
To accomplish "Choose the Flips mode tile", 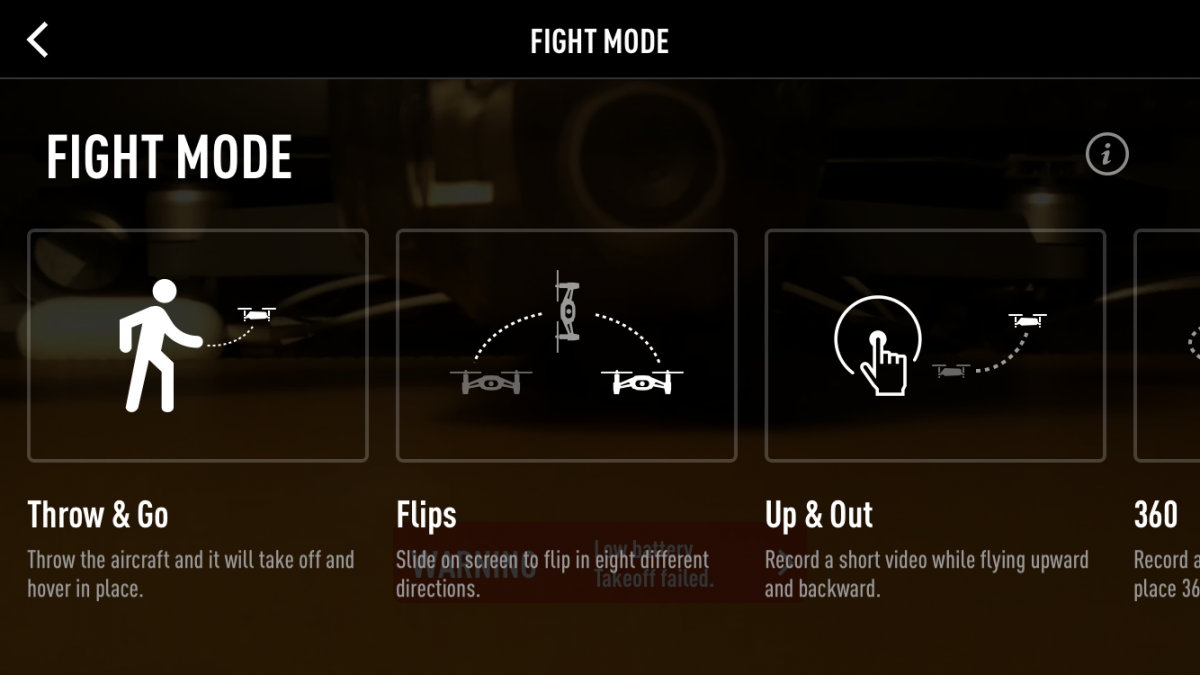I will coord(566,346).
